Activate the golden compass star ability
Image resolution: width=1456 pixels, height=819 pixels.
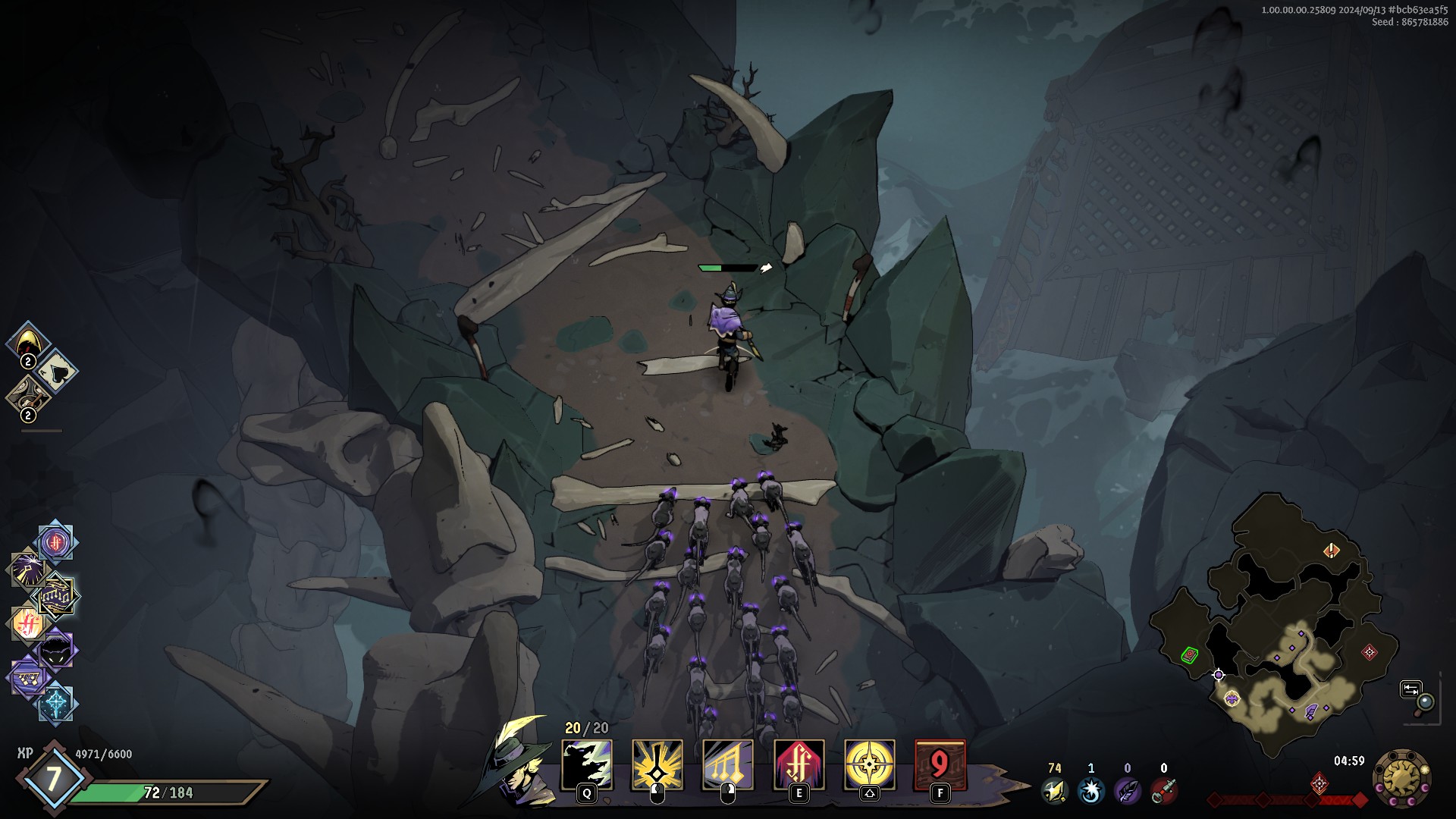click(x=869, y=764)
